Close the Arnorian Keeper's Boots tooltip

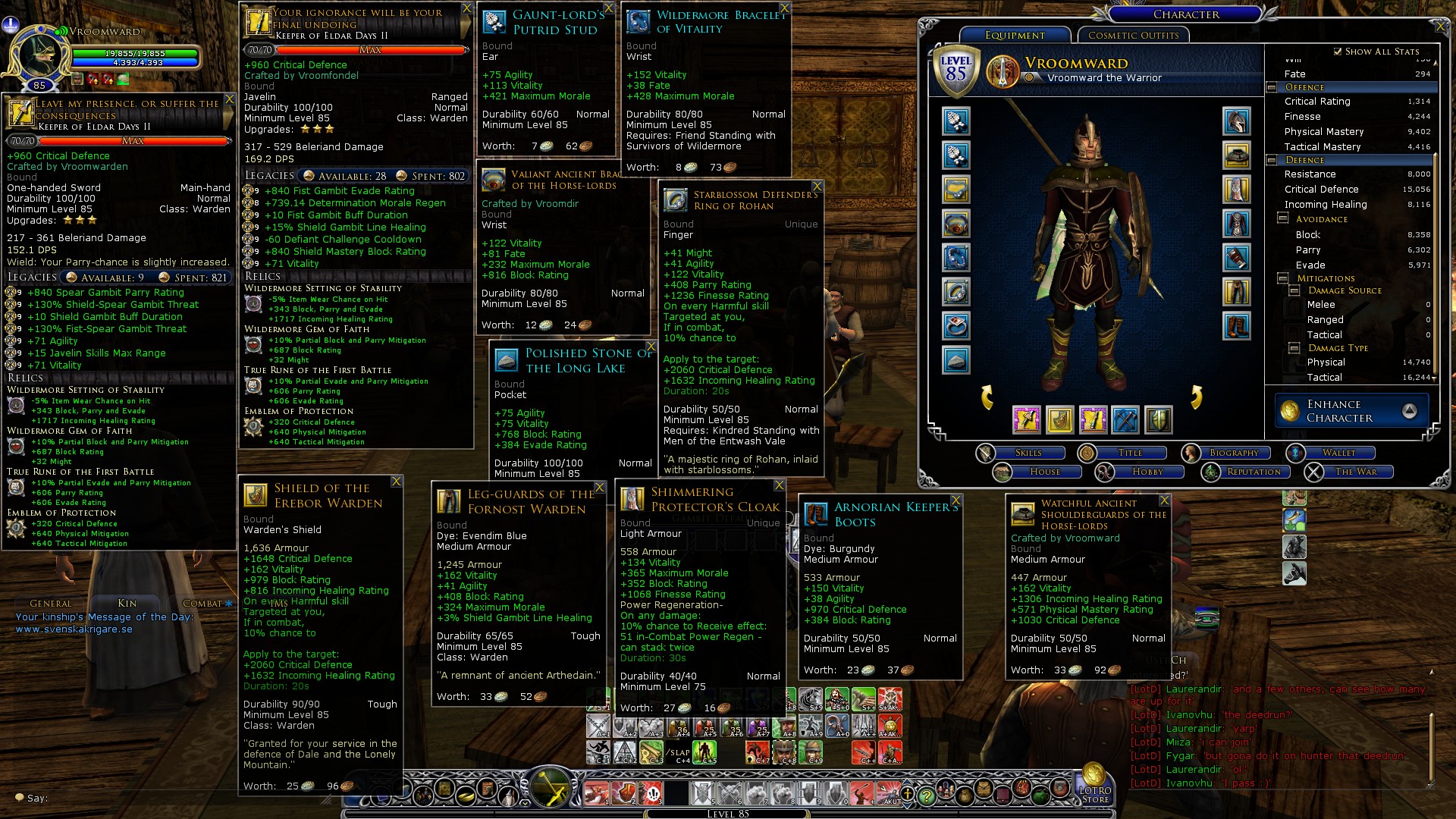955,500
